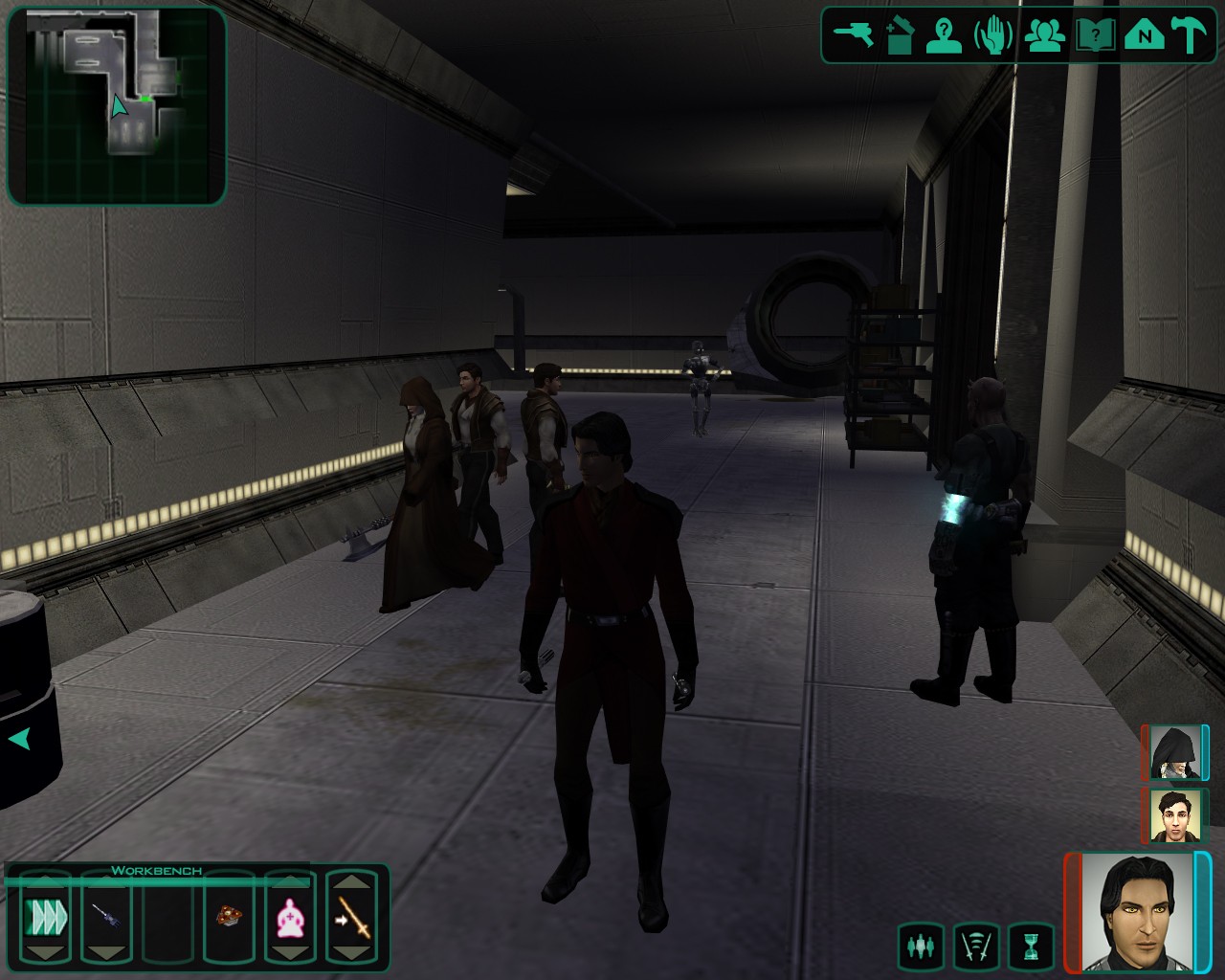This screenshot has width=1225, height=980.
Task: Select the hooded party member portrait
Action: point(1174,753)
